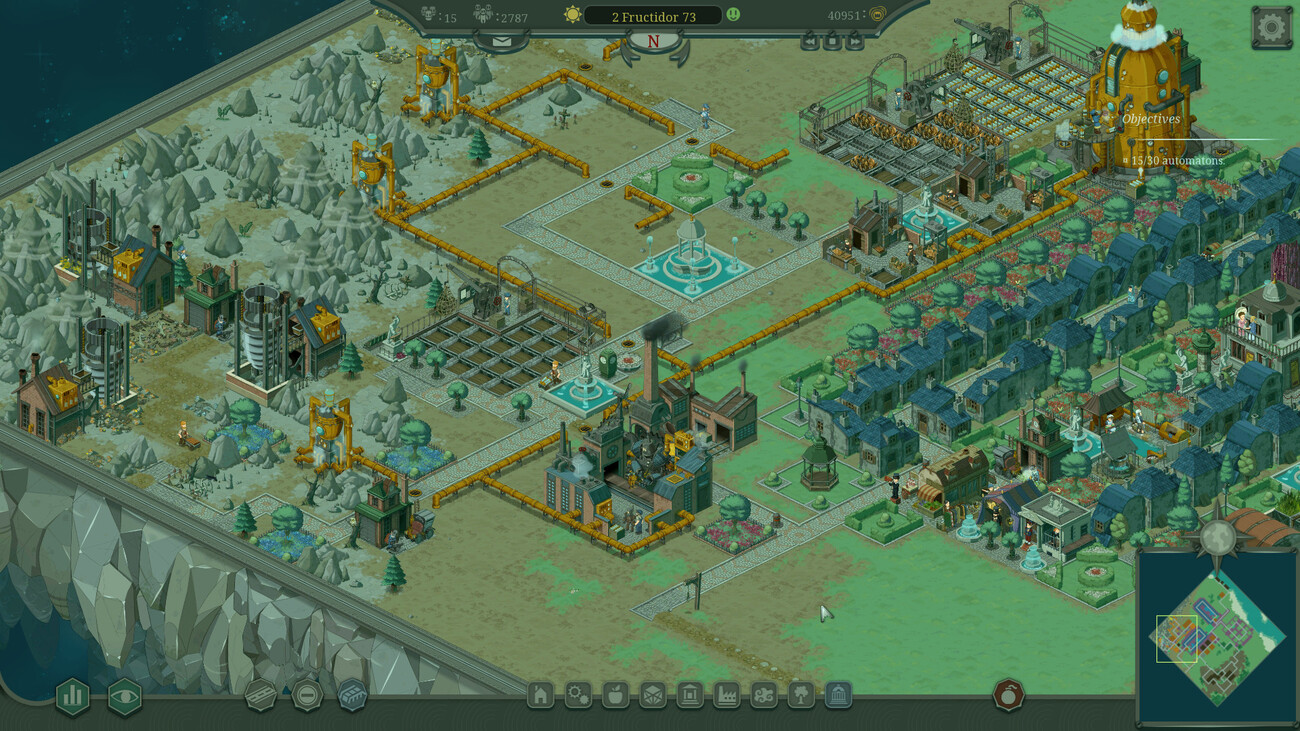Open the factory industry build category

(x=726, y=695)
